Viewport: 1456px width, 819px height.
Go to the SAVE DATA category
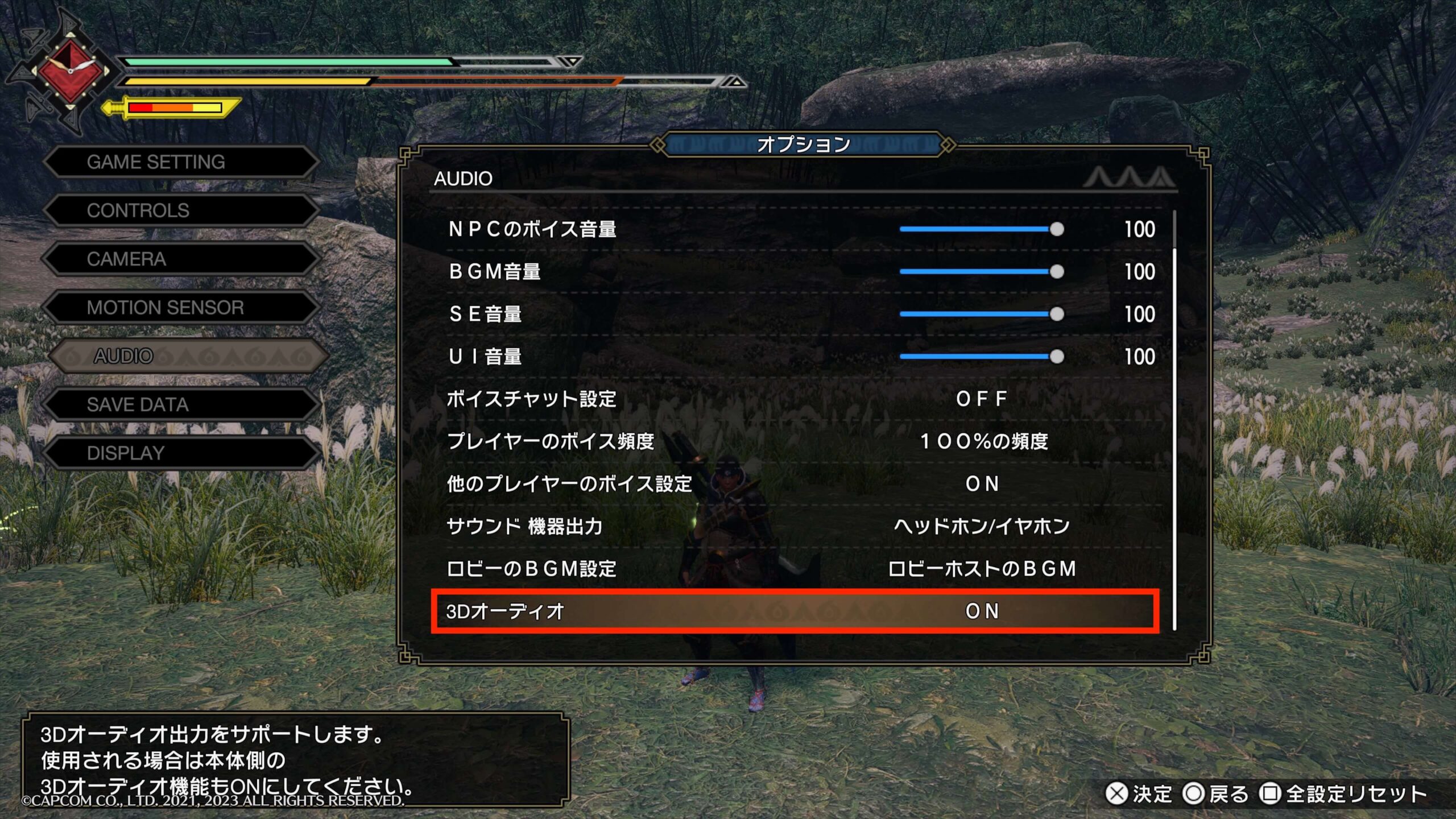click(x=181, y=405)
